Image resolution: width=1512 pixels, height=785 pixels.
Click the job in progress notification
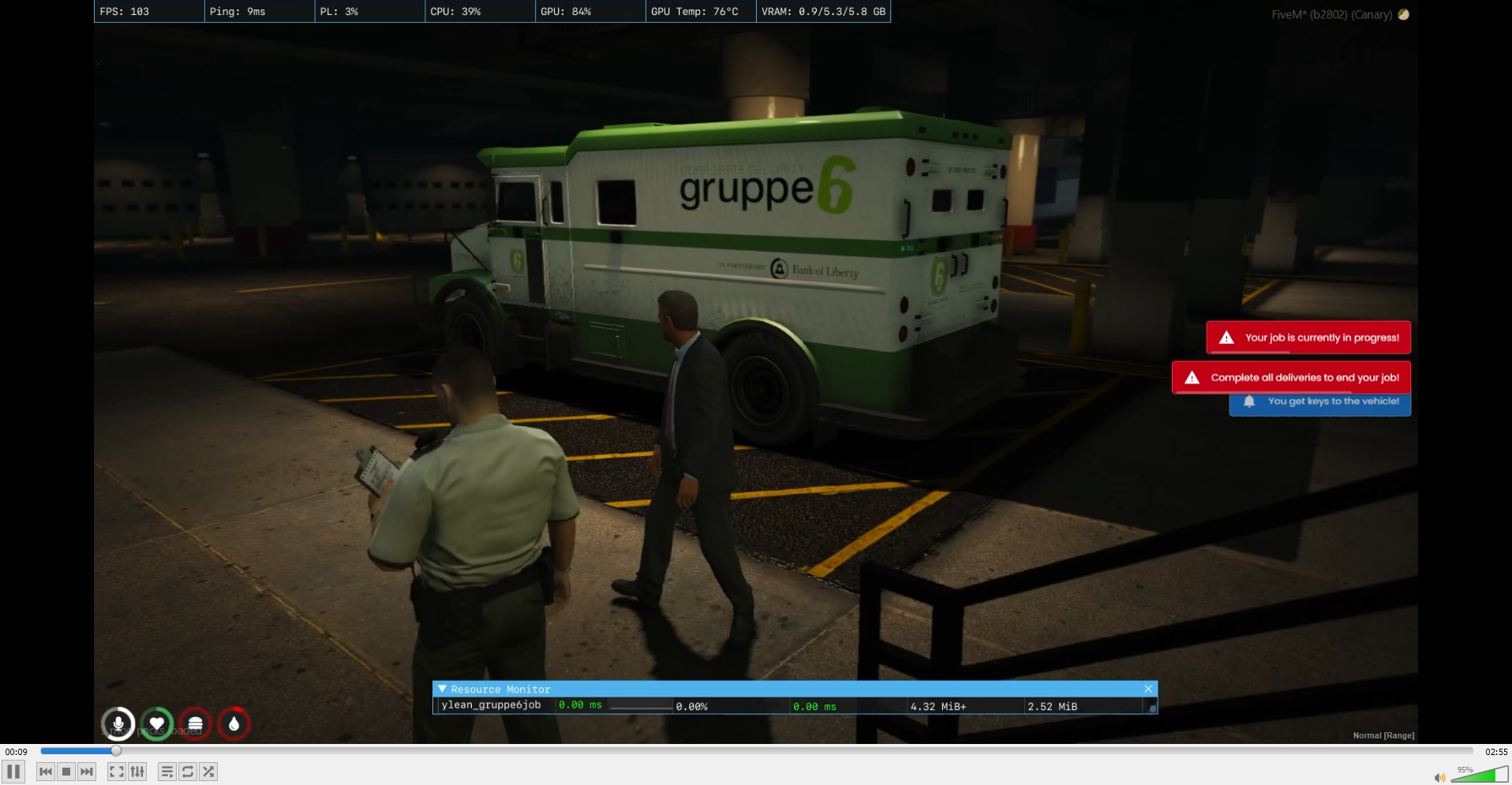(x=1308, y=337)
